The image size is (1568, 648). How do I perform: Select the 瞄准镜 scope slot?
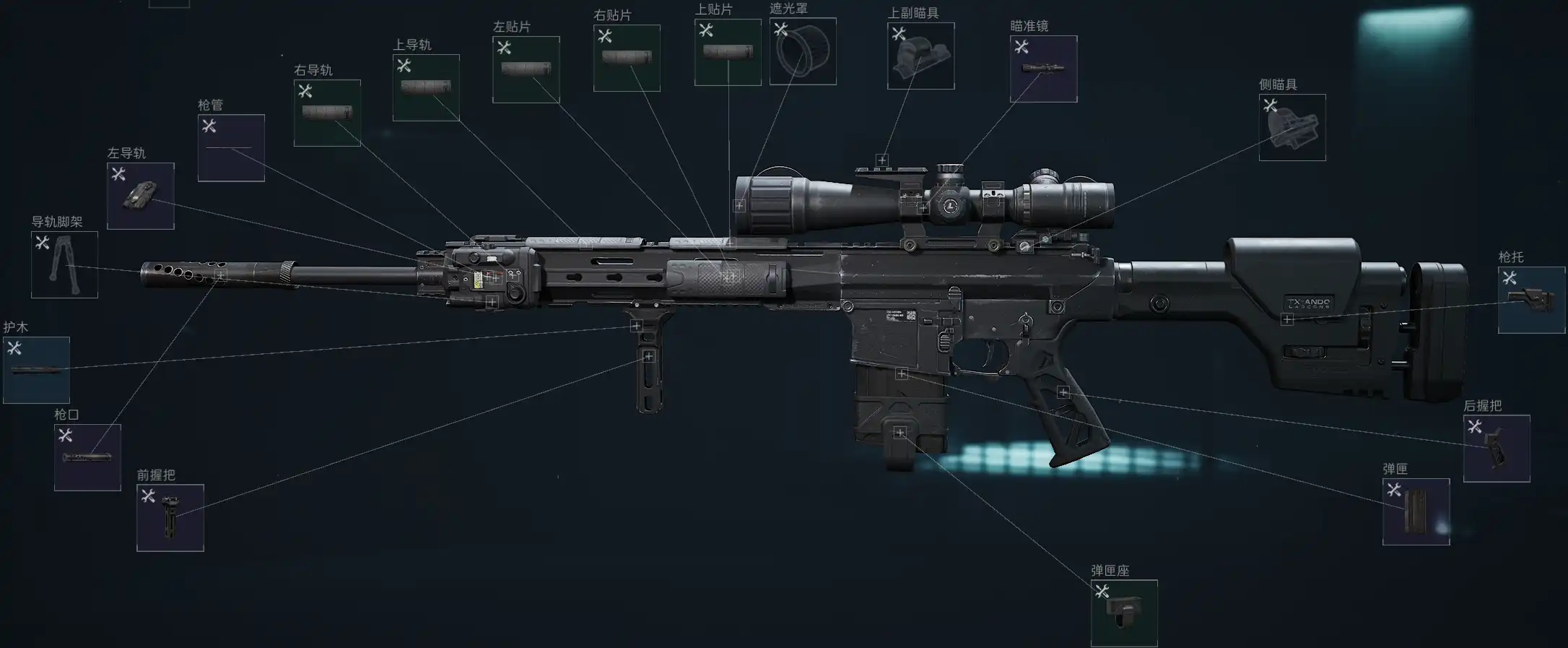[1043, 69]
